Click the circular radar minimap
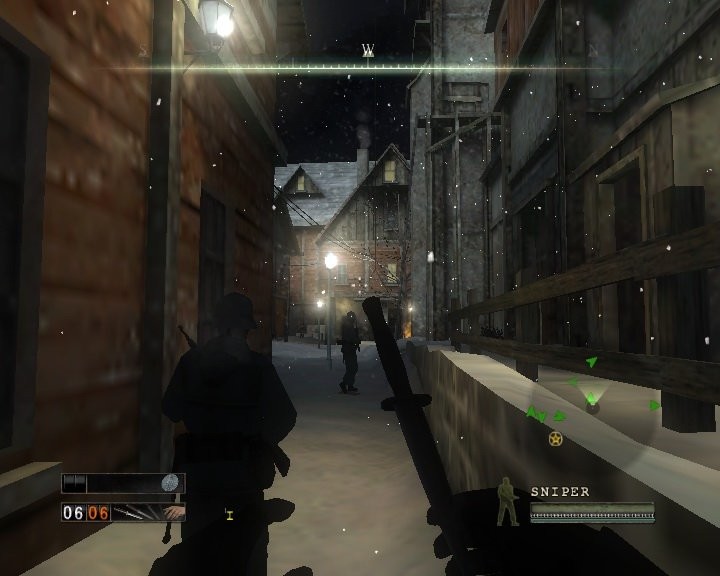Image resolution: width=720 pixels, height=576 pixels. [x=592, y=400]
